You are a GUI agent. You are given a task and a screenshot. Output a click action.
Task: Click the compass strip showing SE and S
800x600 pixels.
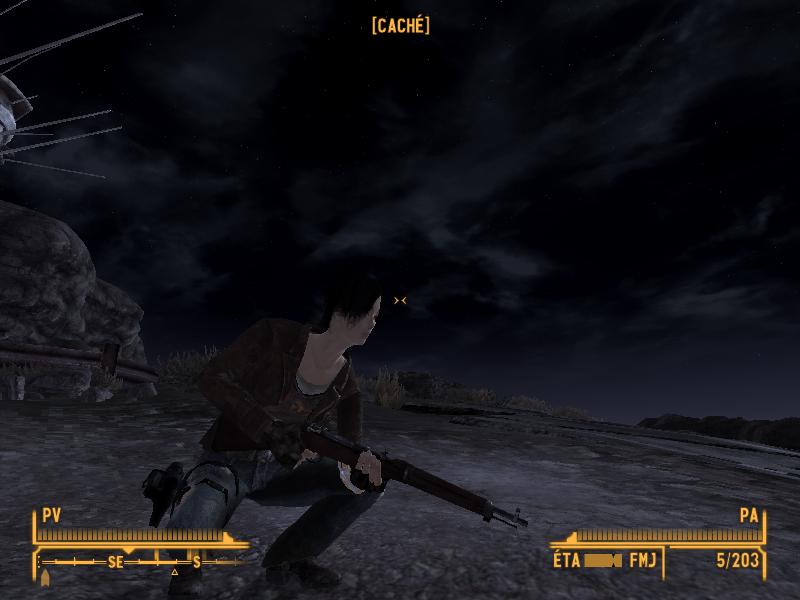[140, 562]
